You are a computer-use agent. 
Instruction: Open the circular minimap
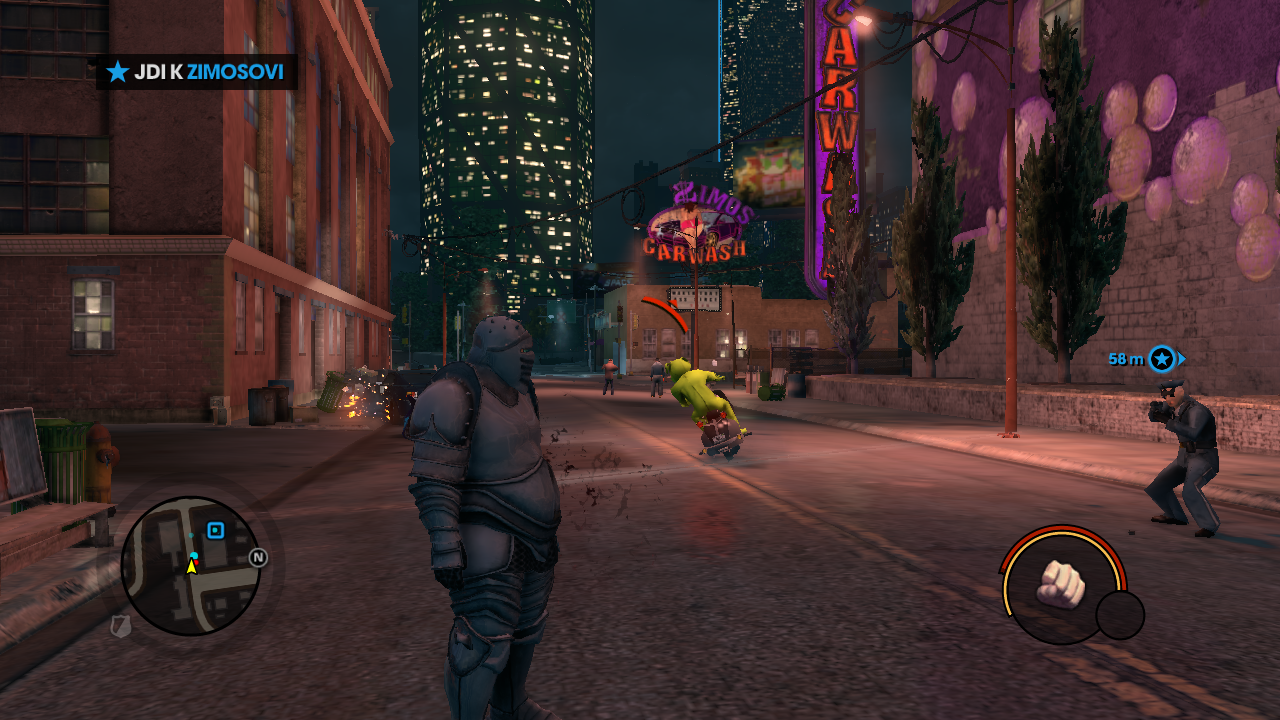(x=190, y=566)
